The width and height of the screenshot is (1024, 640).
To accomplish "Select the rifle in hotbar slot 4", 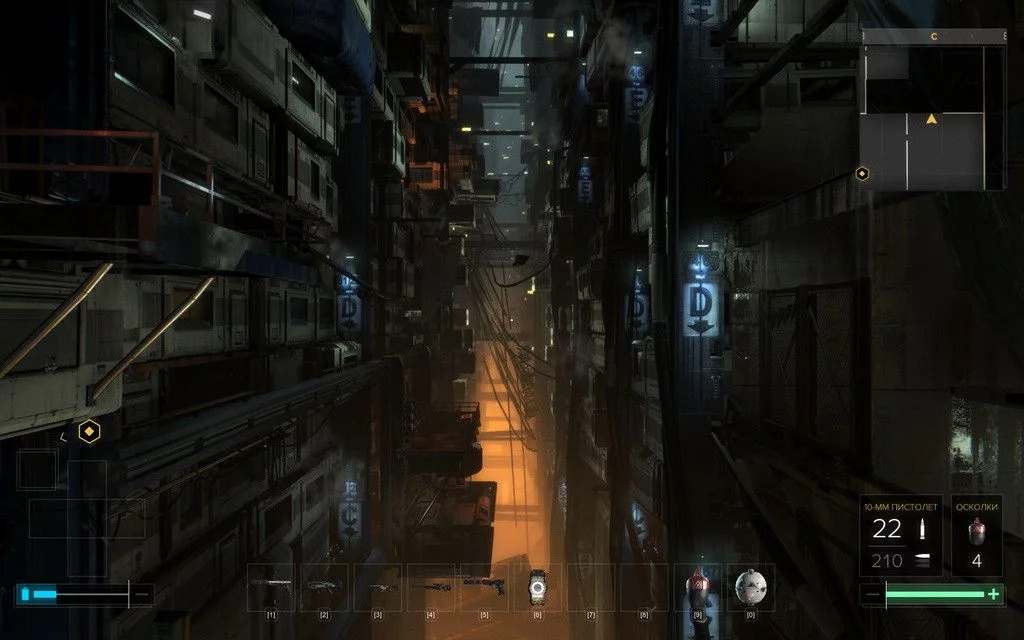I will [x=431, y=585].
